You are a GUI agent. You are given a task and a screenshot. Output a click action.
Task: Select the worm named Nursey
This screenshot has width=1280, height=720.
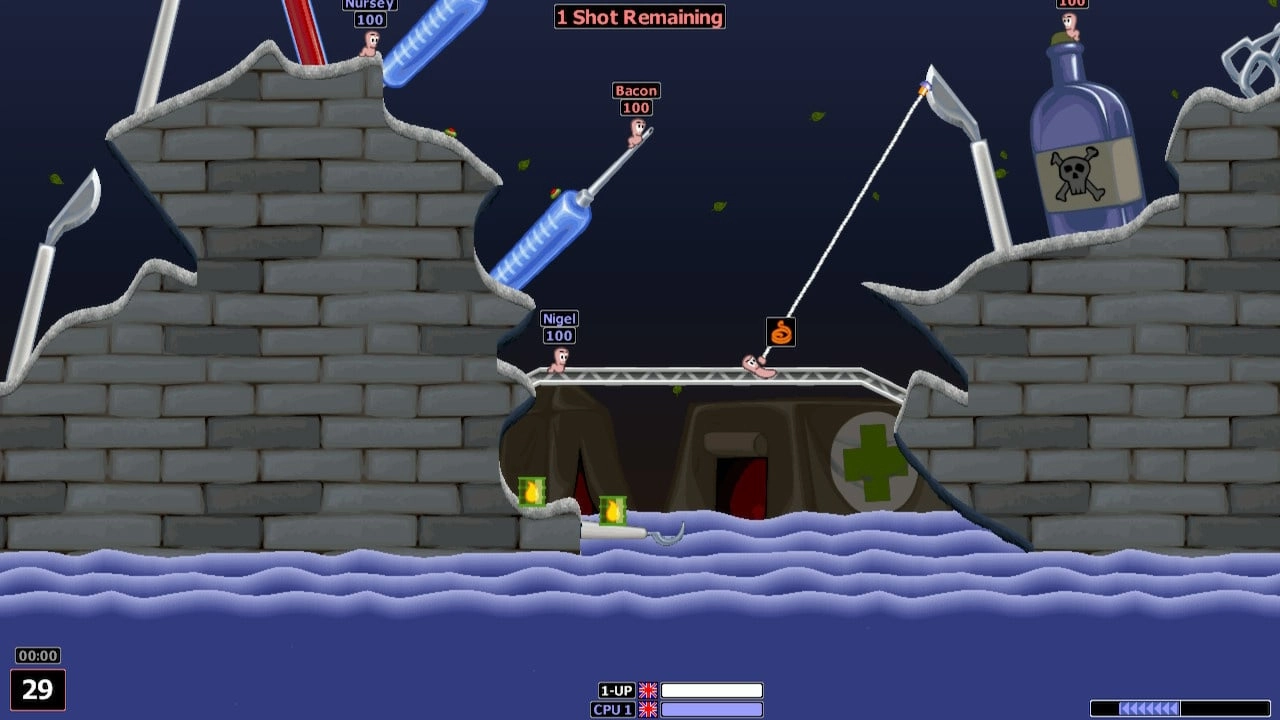(372, 42)
